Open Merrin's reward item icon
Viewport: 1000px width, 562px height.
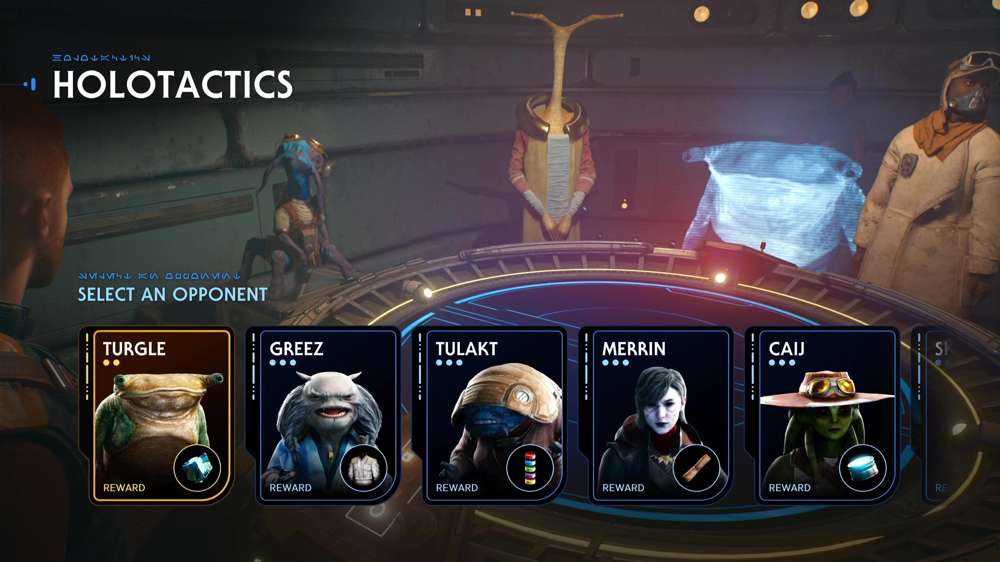pyautogui.click(x=696, y=468)
